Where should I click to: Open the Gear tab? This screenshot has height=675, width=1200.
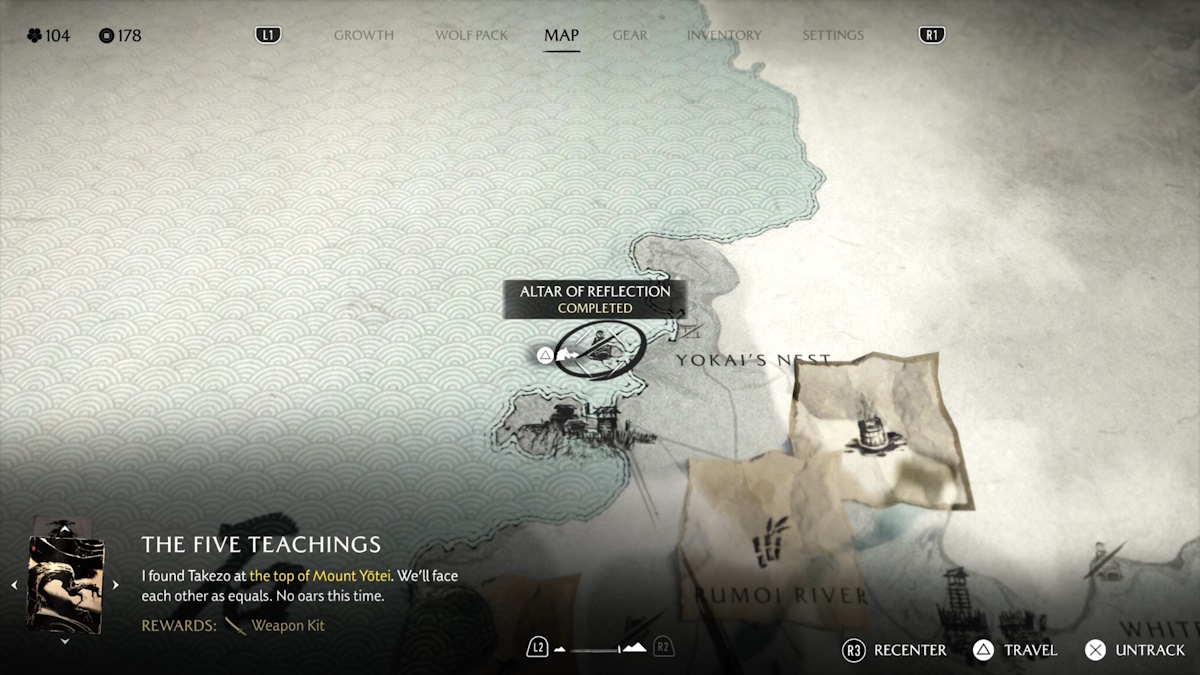[x=630, y=35]
